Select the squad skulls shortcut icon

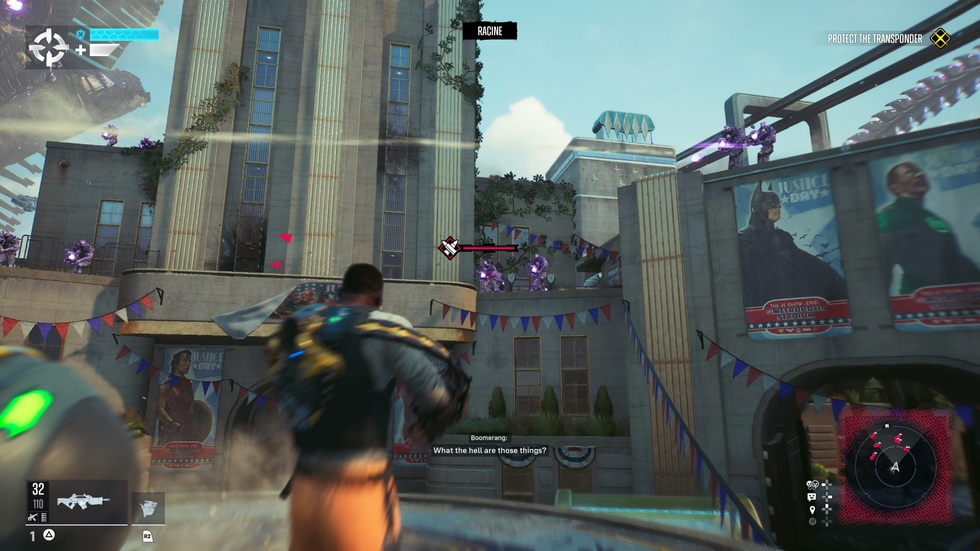click(813, 485)
